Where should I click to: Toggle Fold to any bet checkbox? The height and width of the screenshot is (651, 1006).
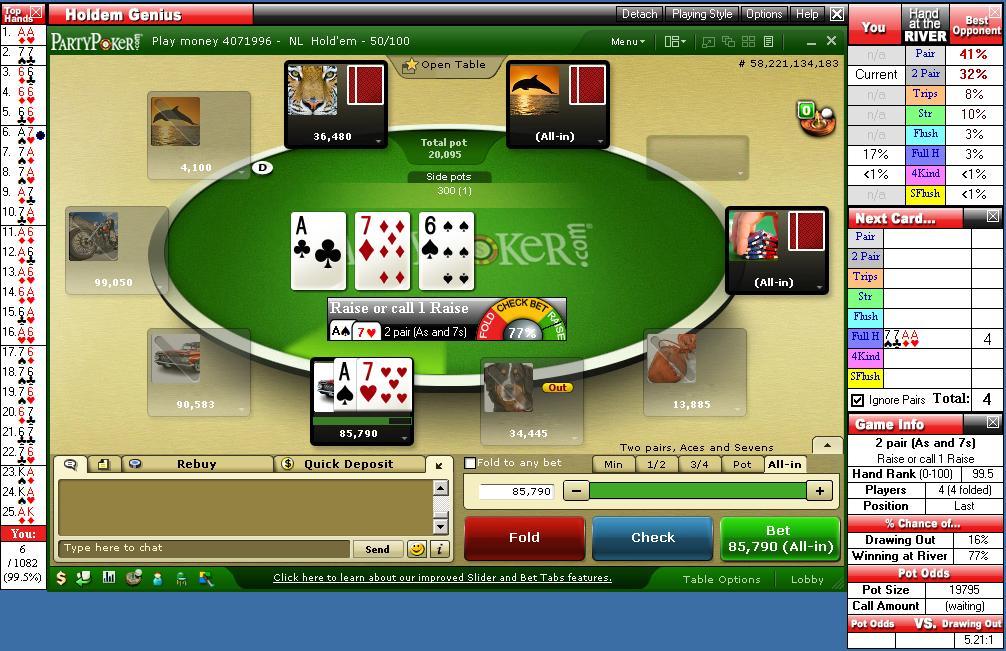point(471,463)
